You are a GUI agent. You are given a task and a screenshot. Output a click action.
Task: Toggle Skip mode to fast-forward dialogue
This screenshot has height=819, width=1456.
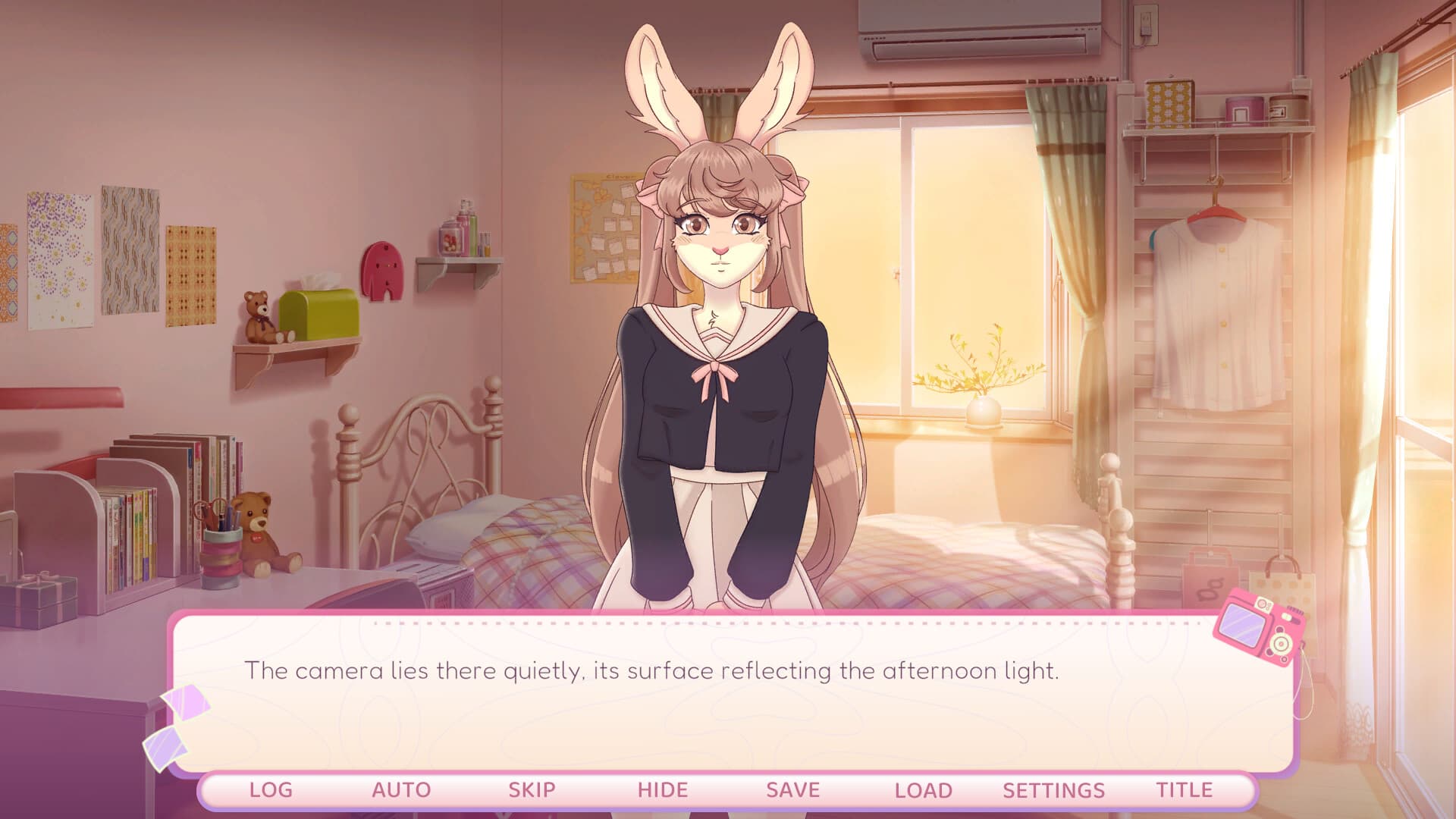pyautogui.click(x=532, y=789)
